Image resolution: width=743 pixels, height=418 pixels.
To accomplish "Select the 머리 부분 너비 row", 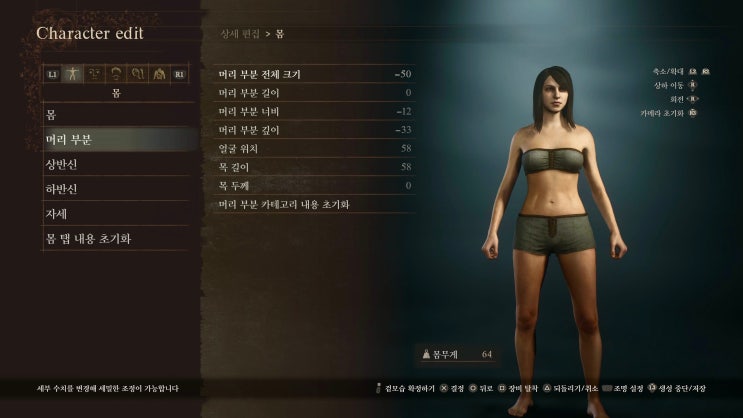I will point(316,111).
